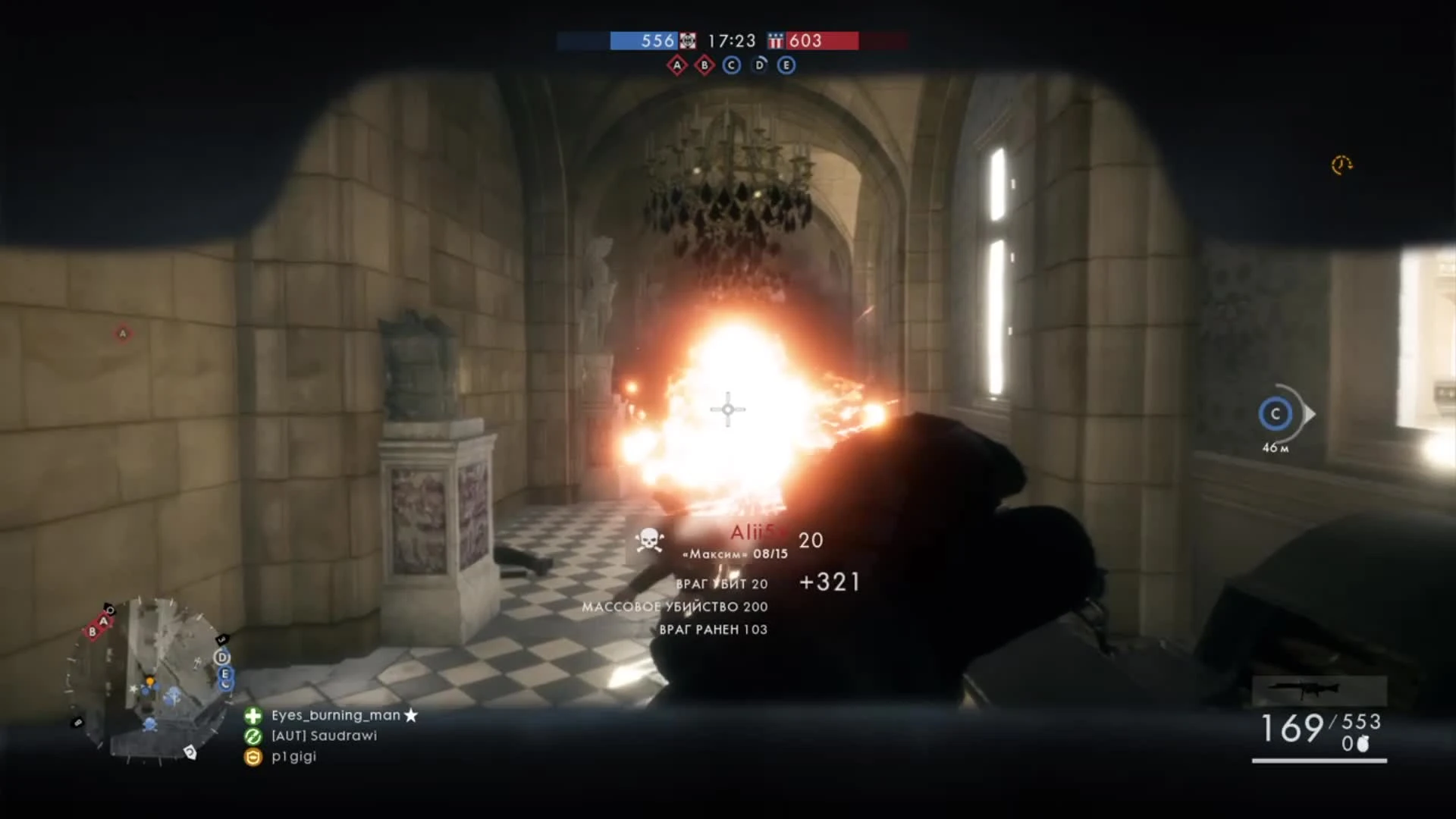
Task: Toggle objective marker B on the HUD bar
Action: 703,65
